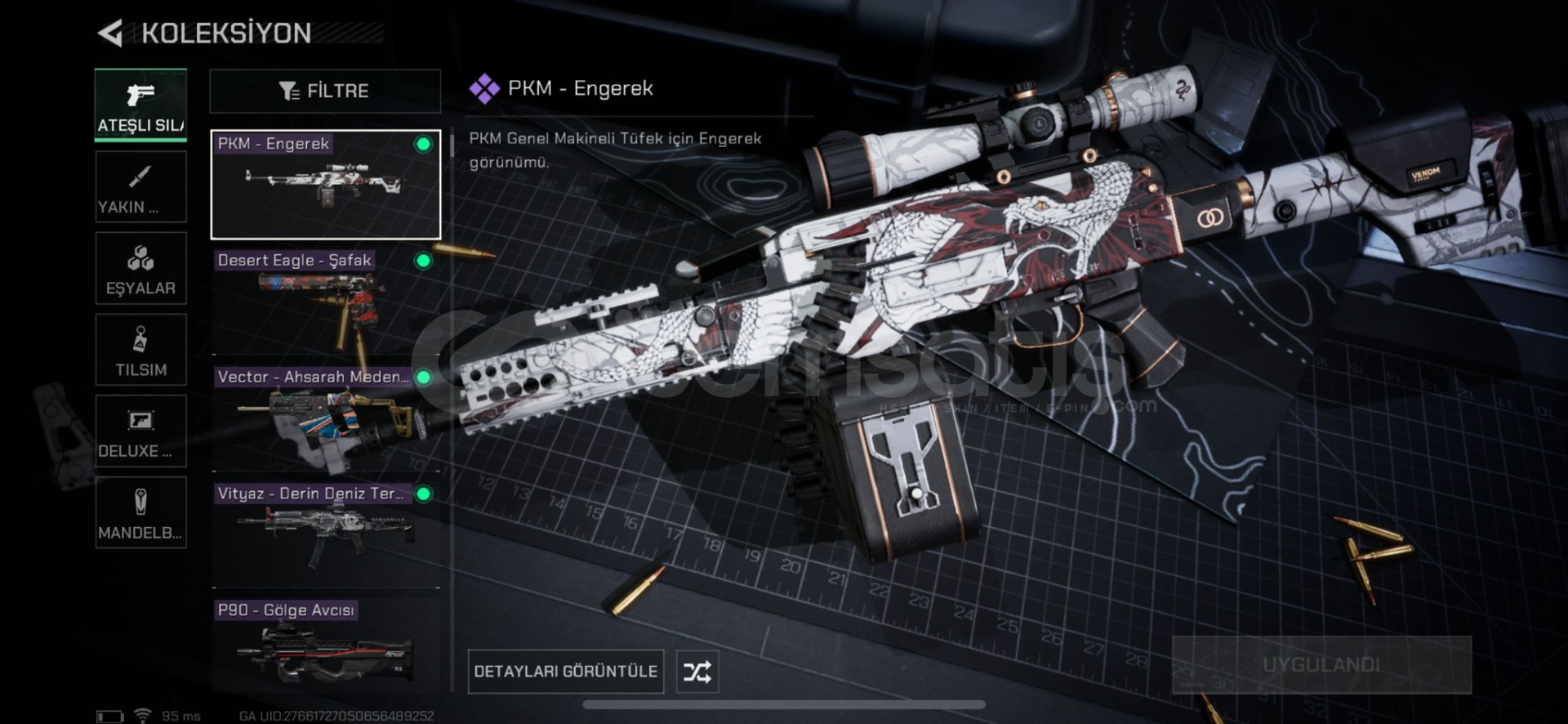Switch to the Deluxe tab

(x=140, y=431)
